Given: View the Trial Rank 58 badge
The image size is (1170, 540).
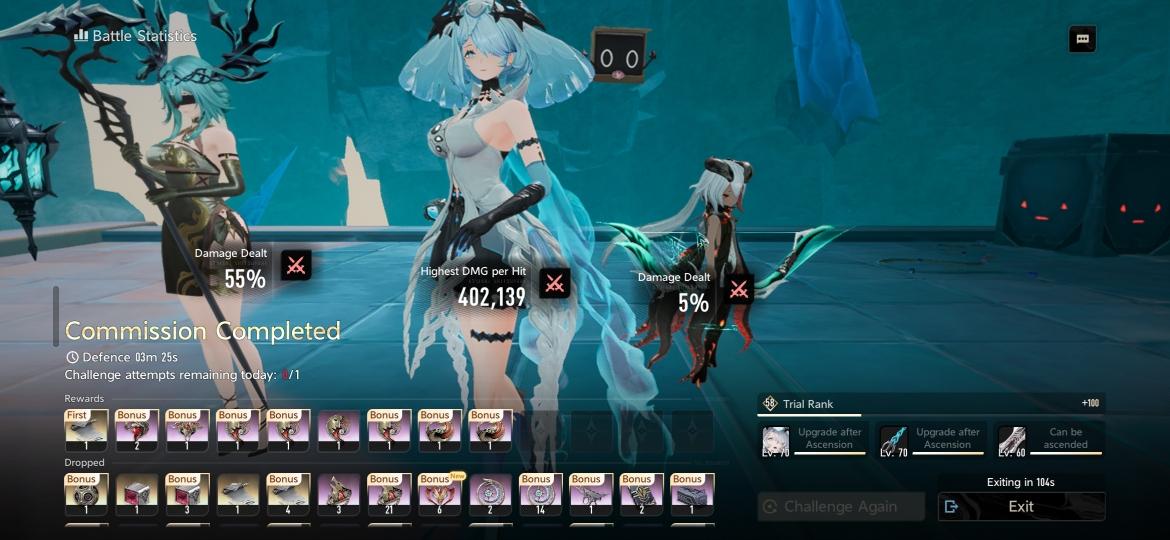Looking at the screenshot, I should pyautogui.click(x=770, y=403).
